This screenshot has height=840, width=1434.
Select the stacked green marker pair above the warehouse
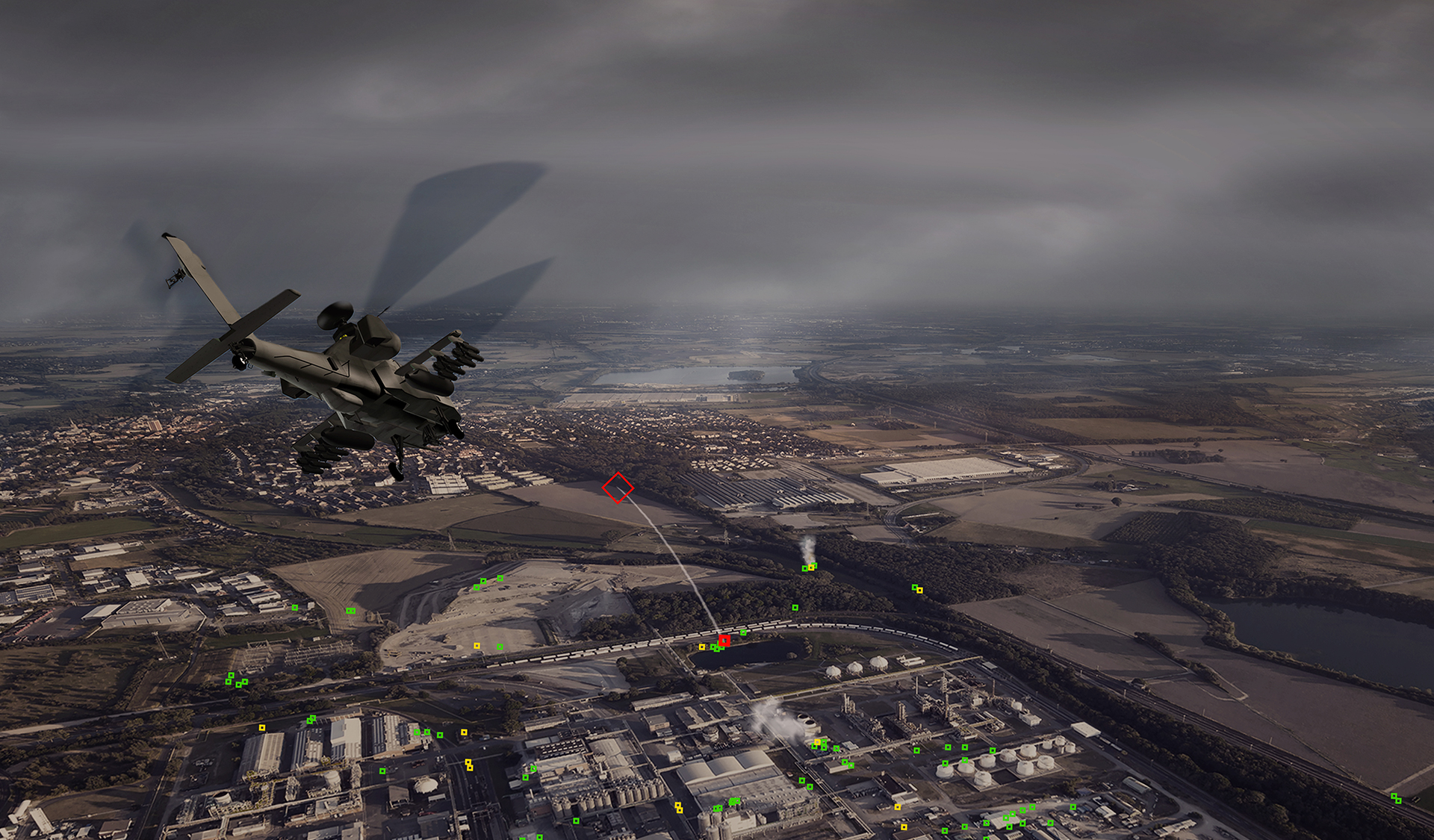[310, 719]
